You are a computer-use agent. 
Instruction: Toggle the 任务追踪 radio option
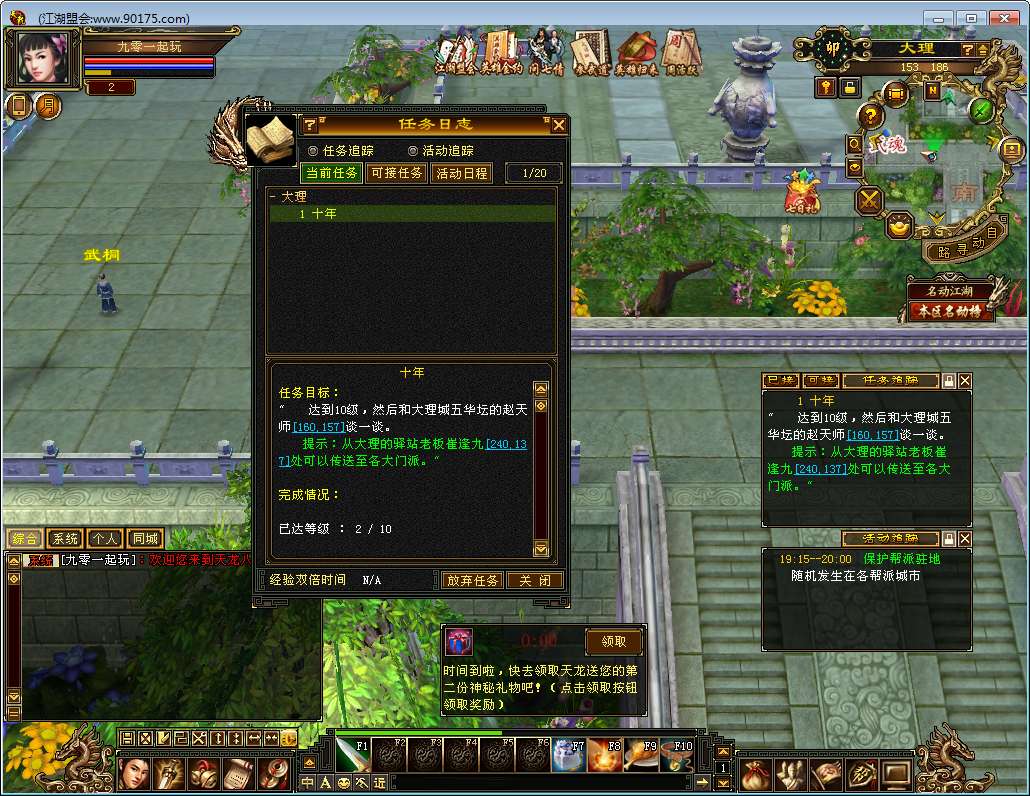[314, 150]
